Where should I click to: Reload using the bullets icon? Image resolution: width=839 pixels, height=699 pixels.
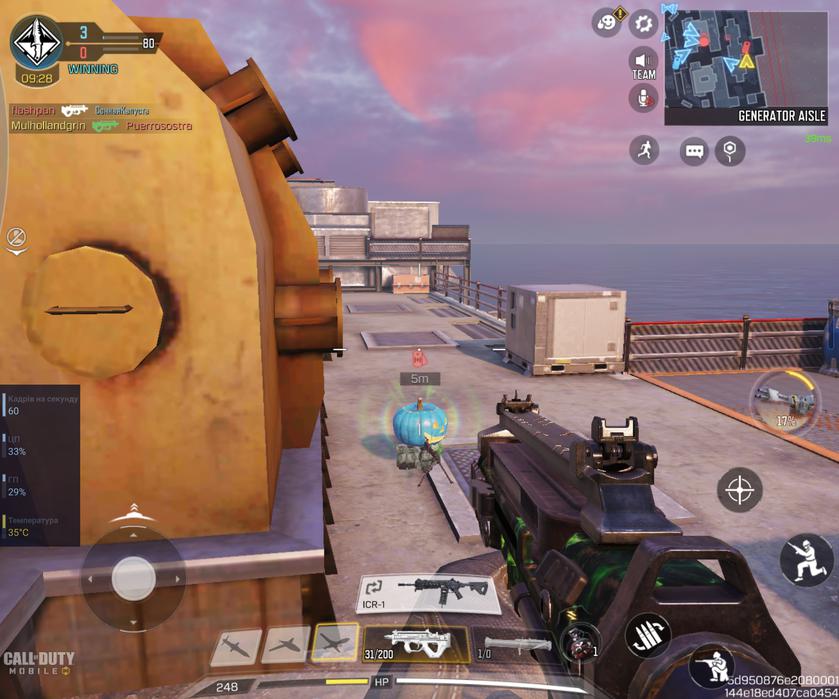(x=647, y=635)
